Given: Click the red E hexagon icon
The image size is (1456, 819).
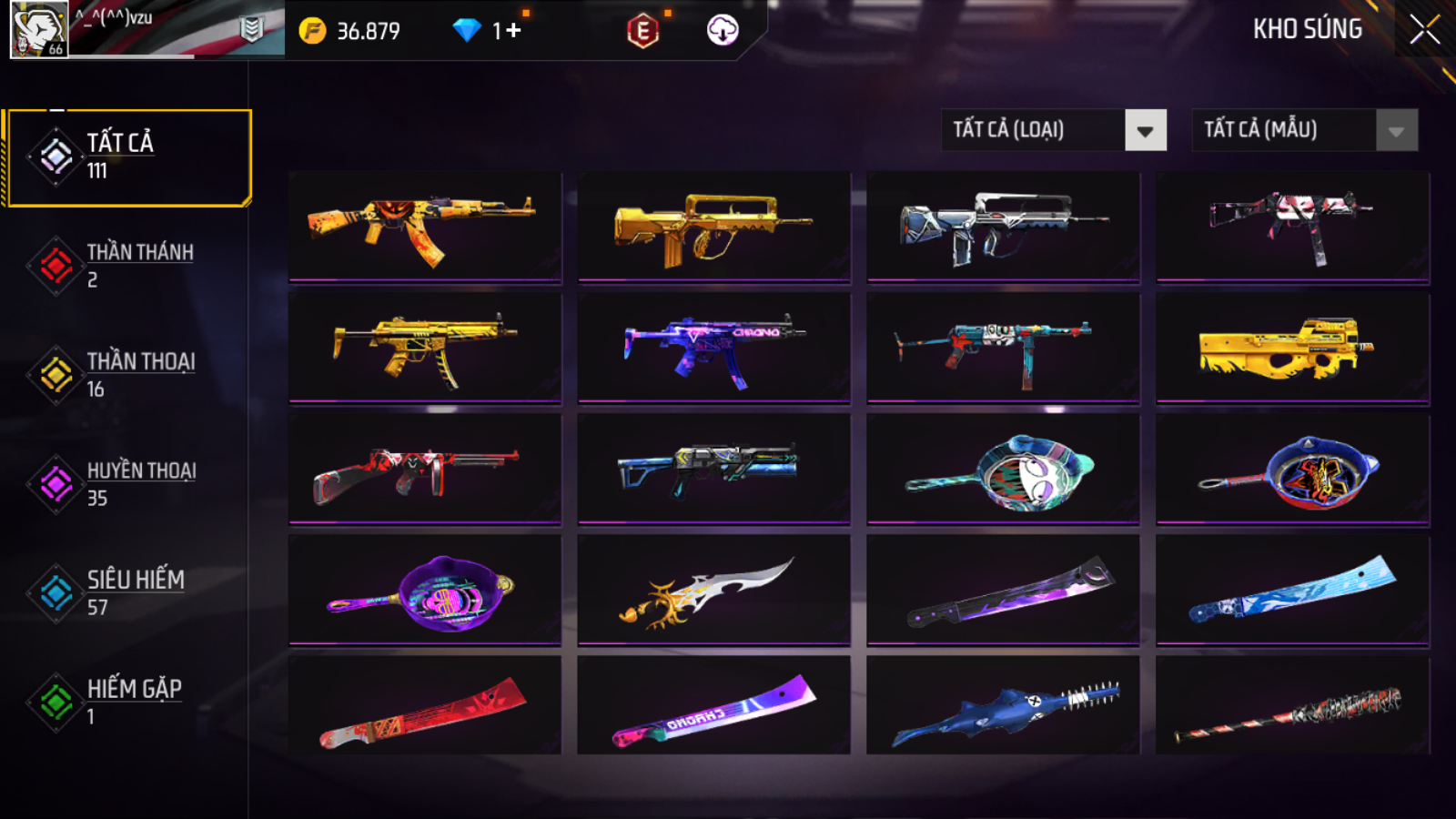Looking at the screenshot, I should coord(642,31).
